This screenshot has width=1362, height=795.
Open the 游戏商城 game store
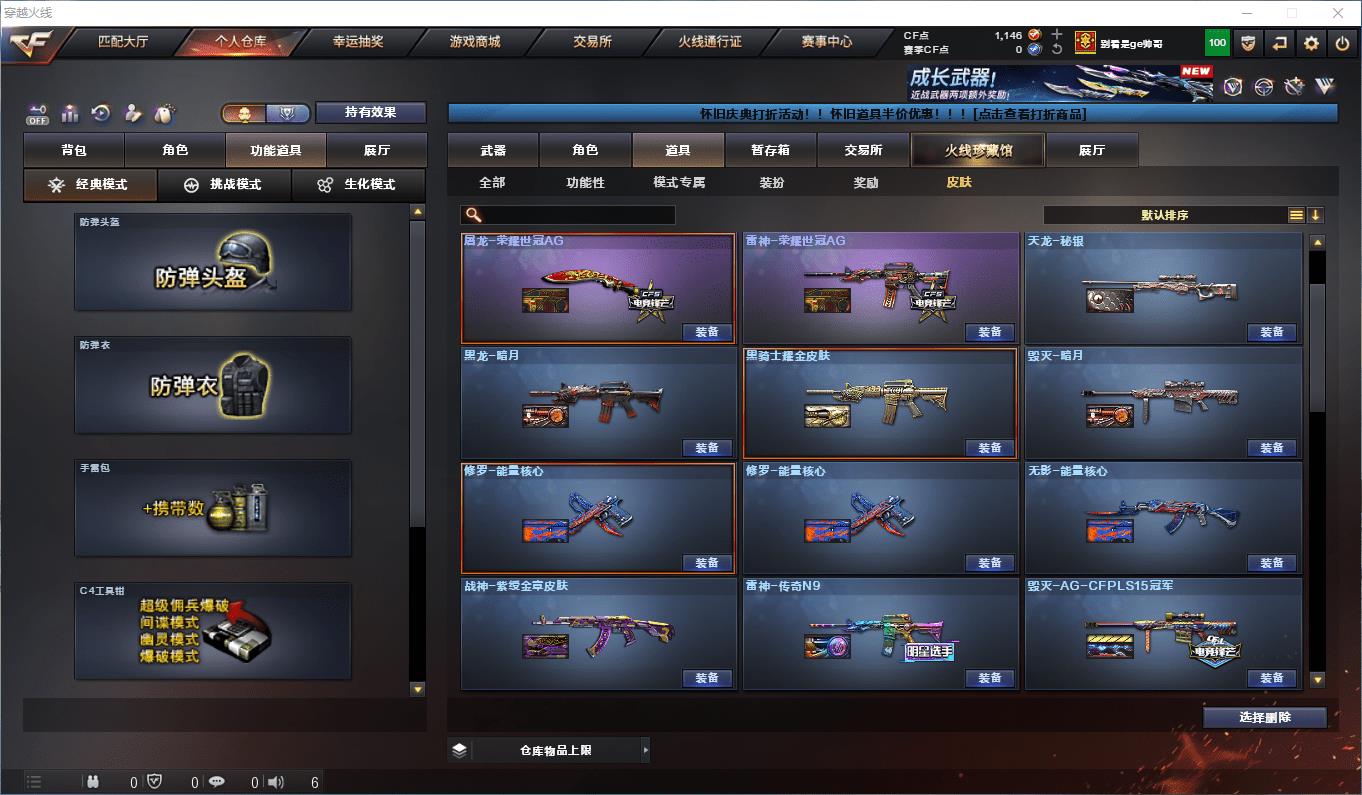pyautogui.click(x=475, y=42)
